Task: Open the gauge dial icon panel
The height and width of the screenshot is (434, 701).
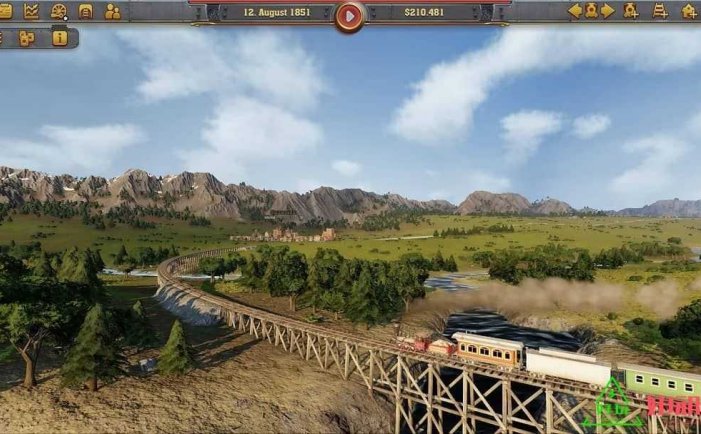Action: pyautogui.click(x=59, y=11)
